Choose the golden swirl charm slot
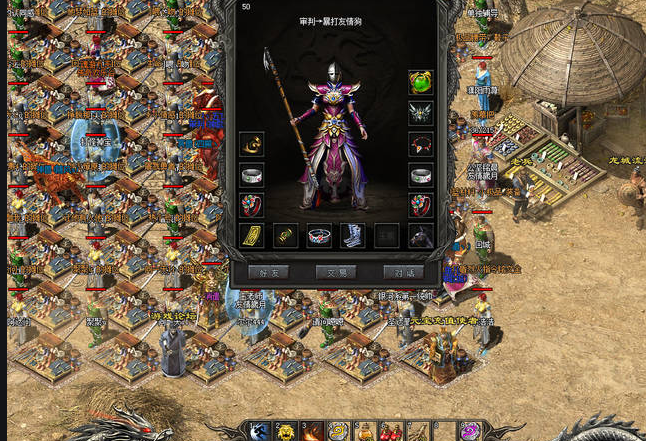The width and height of the screenshot is (646, 441). point(252,144)
